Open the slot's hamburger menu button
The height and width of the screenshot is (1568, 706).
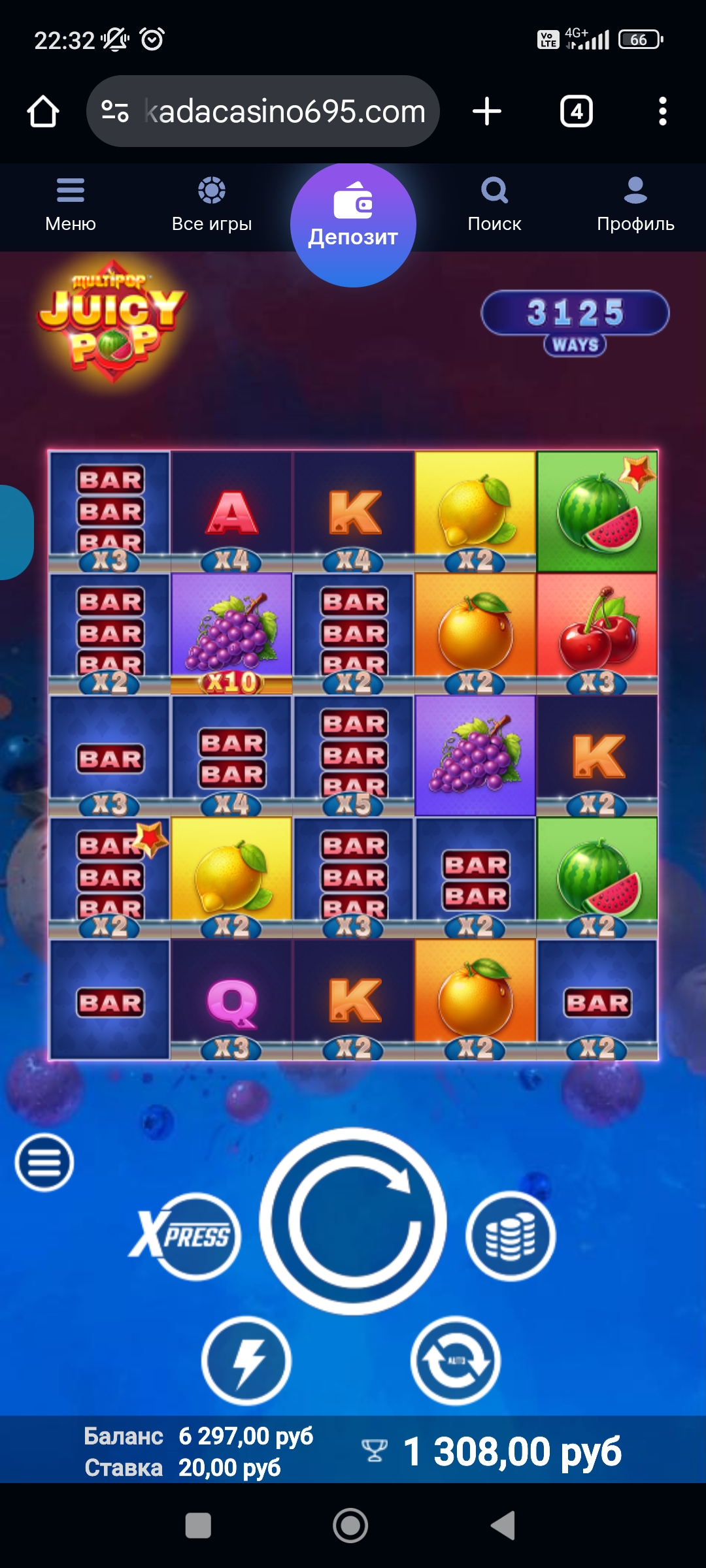(x=44, y=1163)
